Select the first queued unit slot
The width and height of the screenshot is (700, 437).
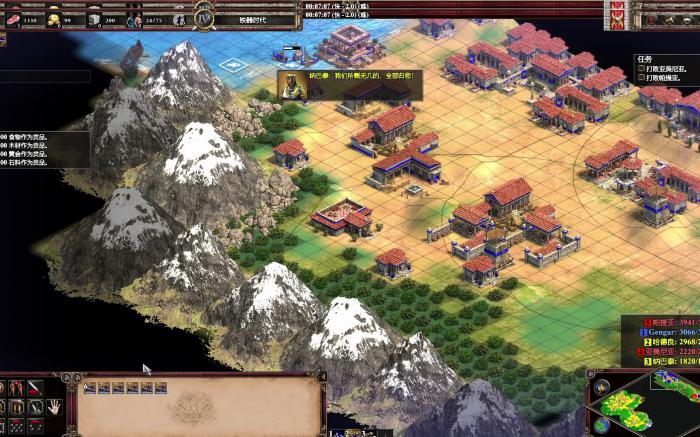pos(90,388)
